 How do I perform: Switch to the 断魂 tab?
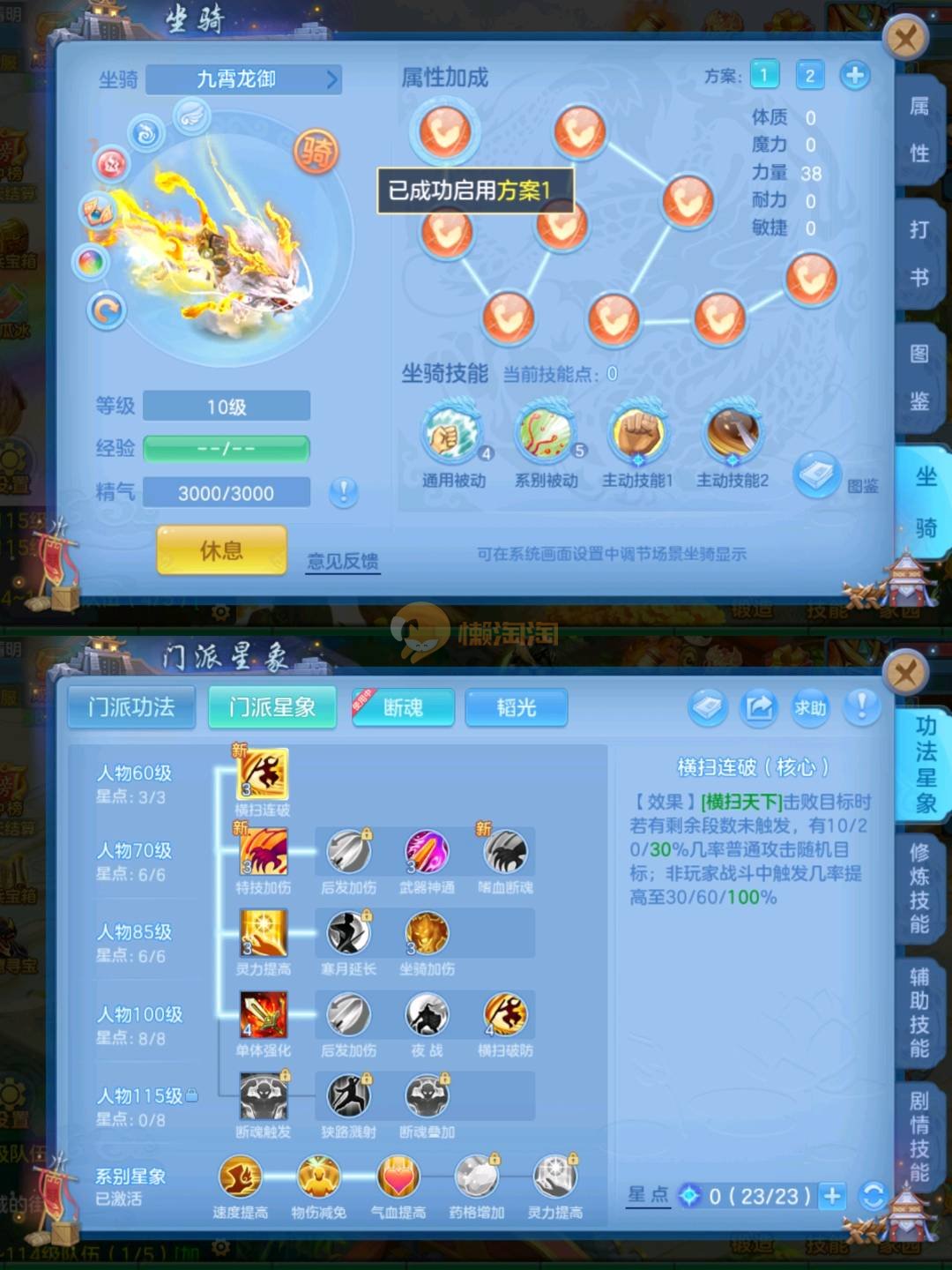click(x=403, y=707)
